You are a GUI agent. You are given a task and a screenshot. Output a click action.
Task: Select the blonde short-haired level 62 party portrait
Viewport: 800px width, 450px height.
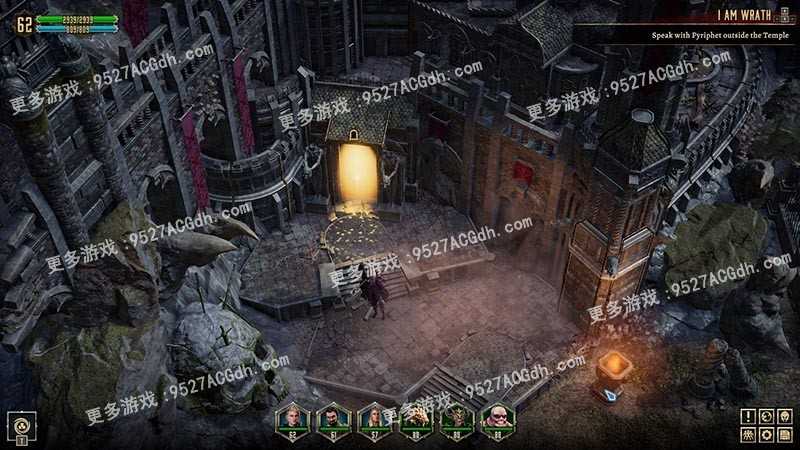tap(292, 416)
